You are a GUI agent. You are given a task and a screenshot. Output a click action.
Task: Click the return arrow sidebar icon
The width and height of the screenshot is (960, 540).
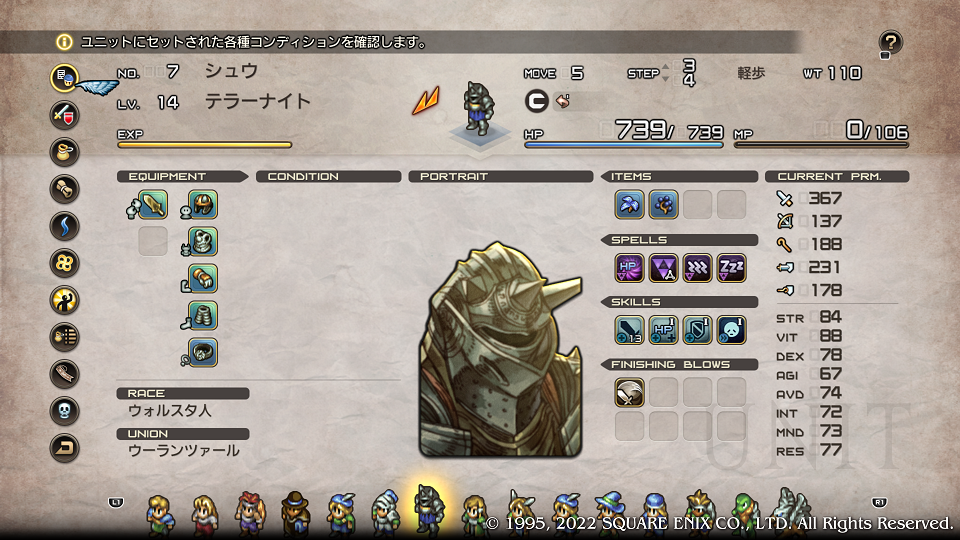[x=65, y=448]
